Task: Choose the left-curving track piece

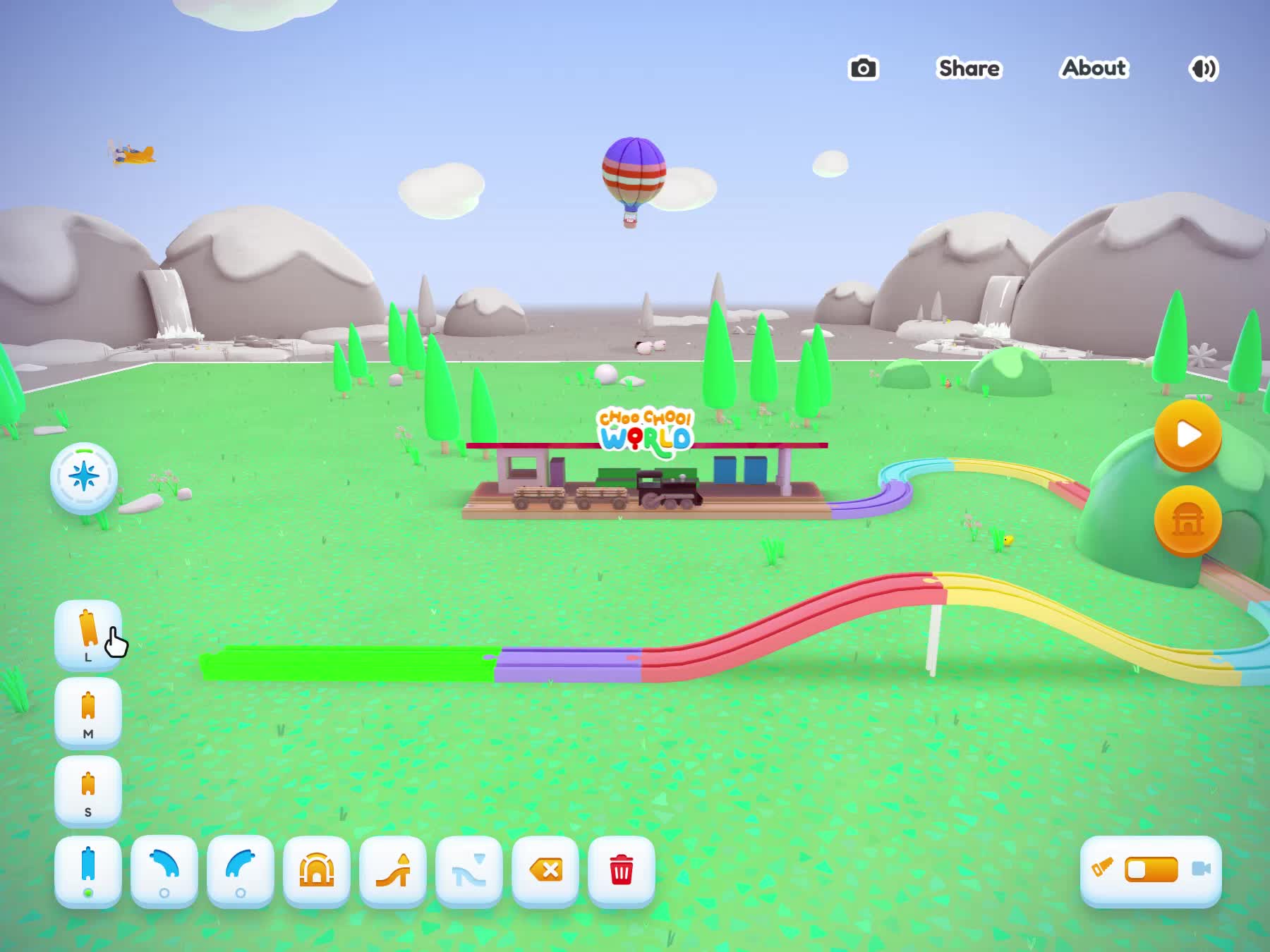Action: [241, 870]
